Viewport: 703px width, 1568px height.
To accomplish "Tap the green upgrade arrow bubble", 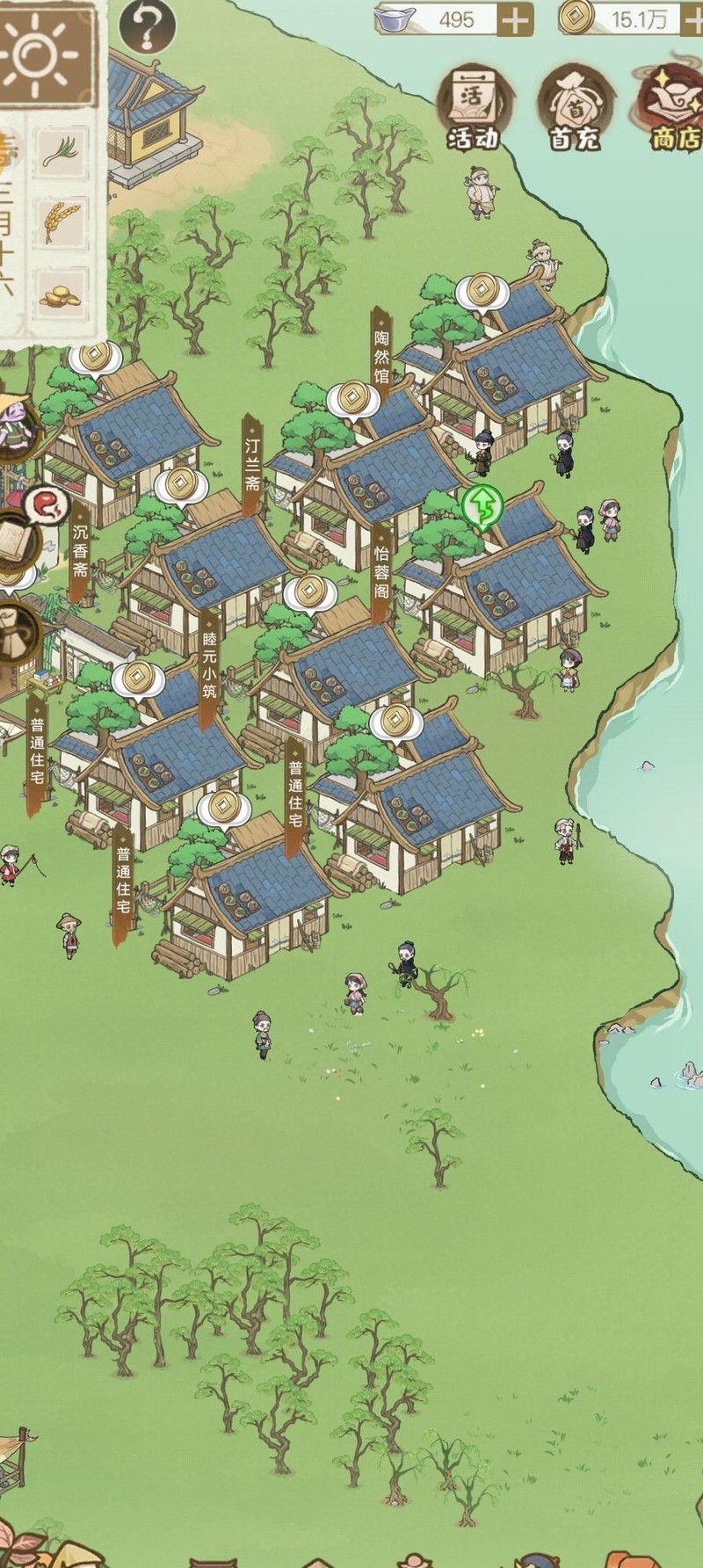I will [482, 505].
